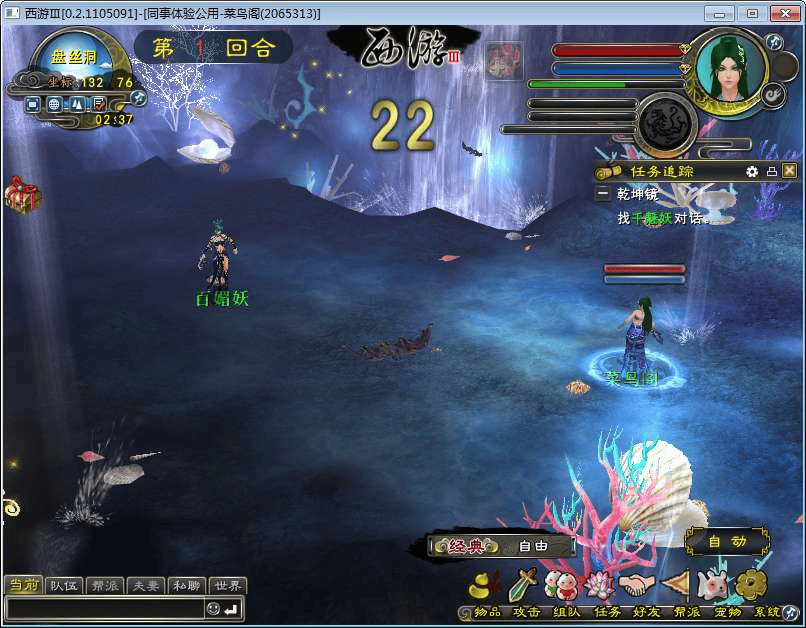Toggle the 自动 auto-battle button

click(x=727, y=541)
